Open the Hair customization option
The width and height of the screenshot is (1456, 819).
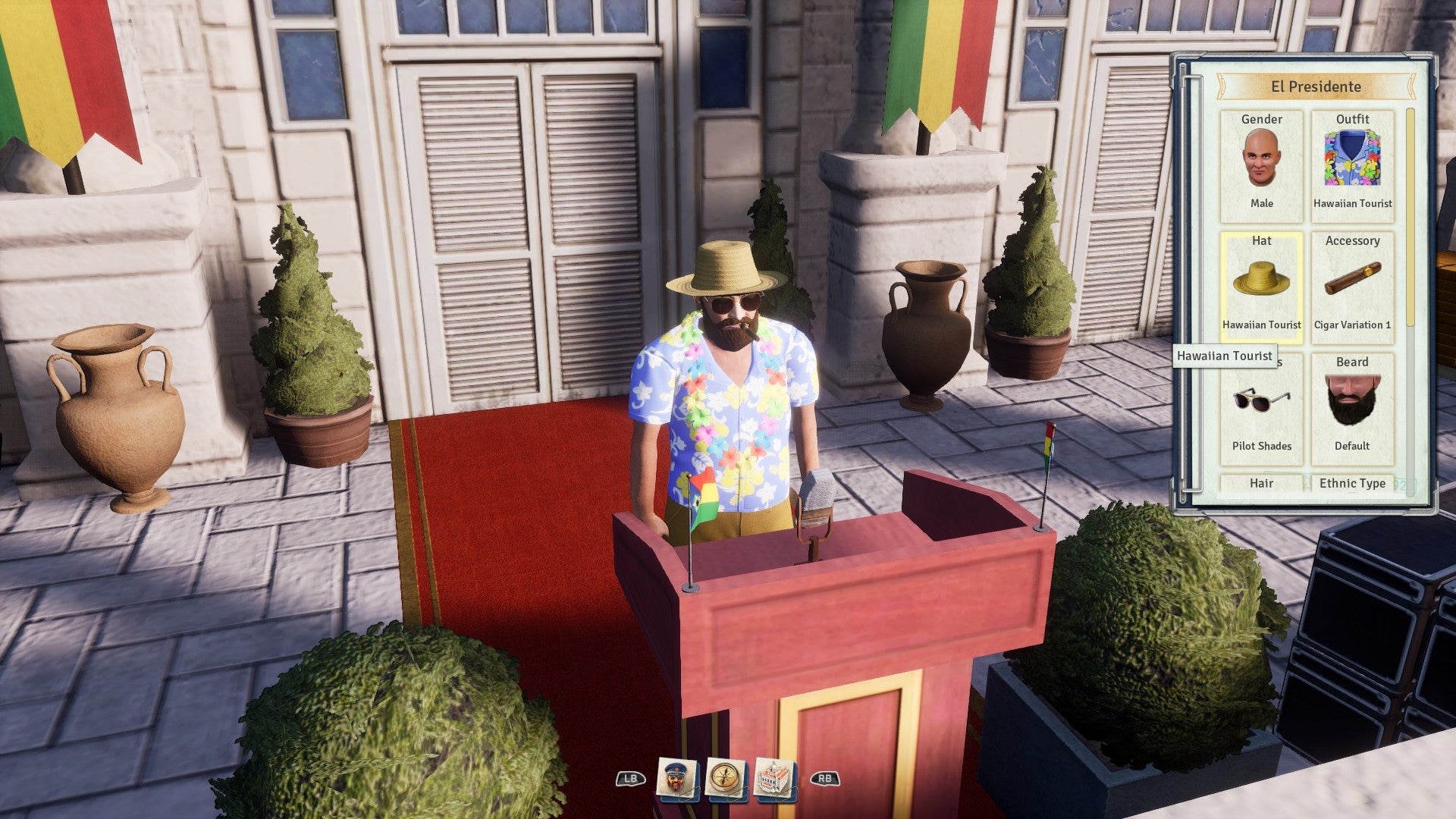click(1261, 483)
